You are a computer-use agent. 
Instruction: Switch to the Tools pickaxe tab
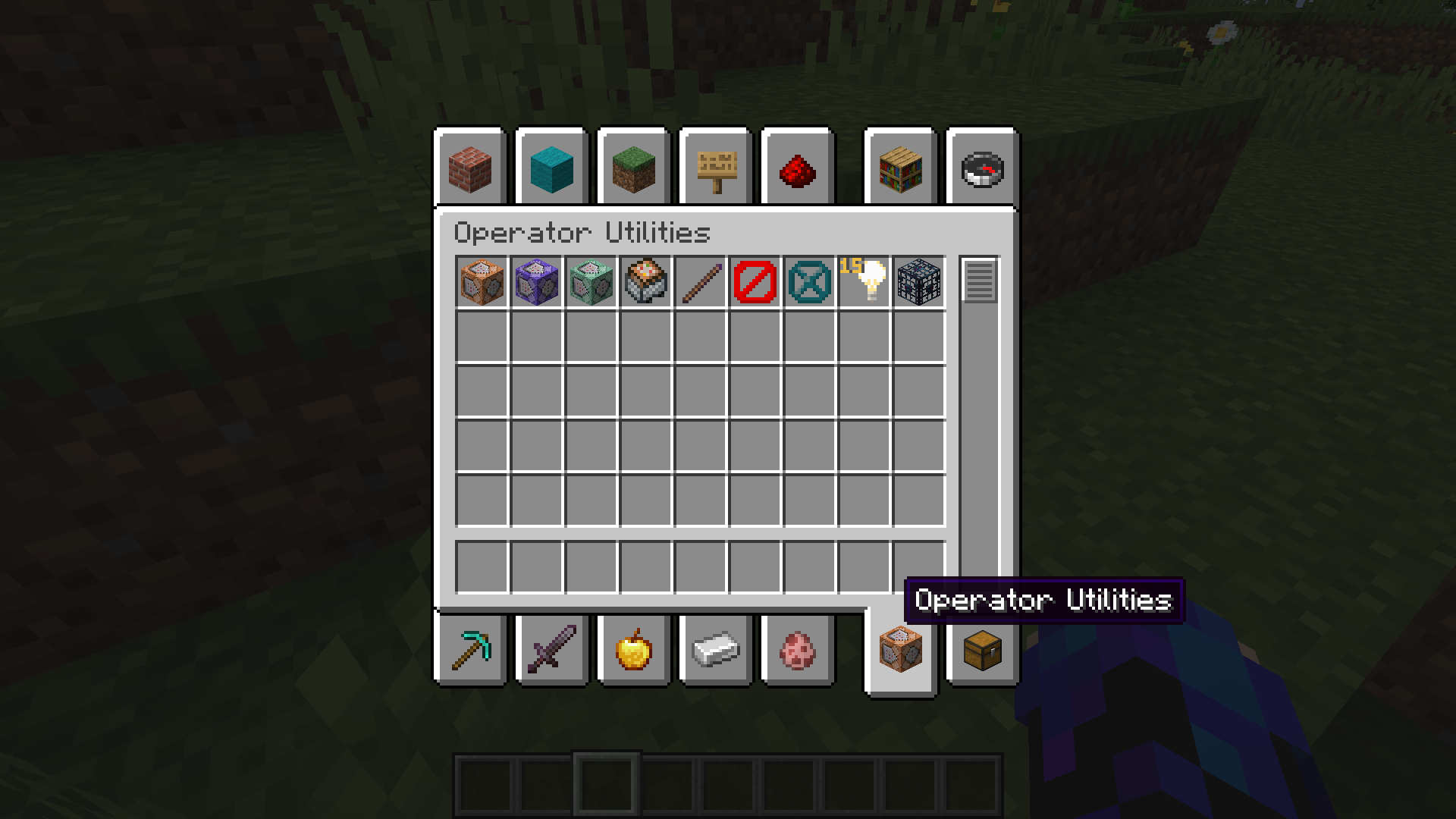[x=469, y=650]
